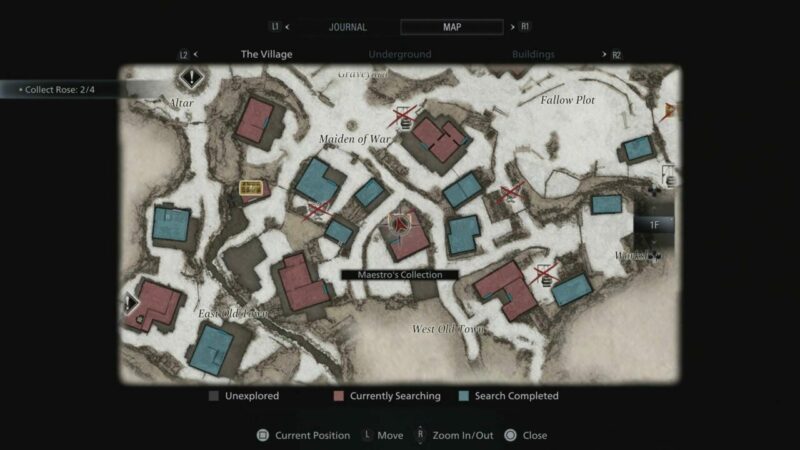Select the 1F floor indicator

655,225
